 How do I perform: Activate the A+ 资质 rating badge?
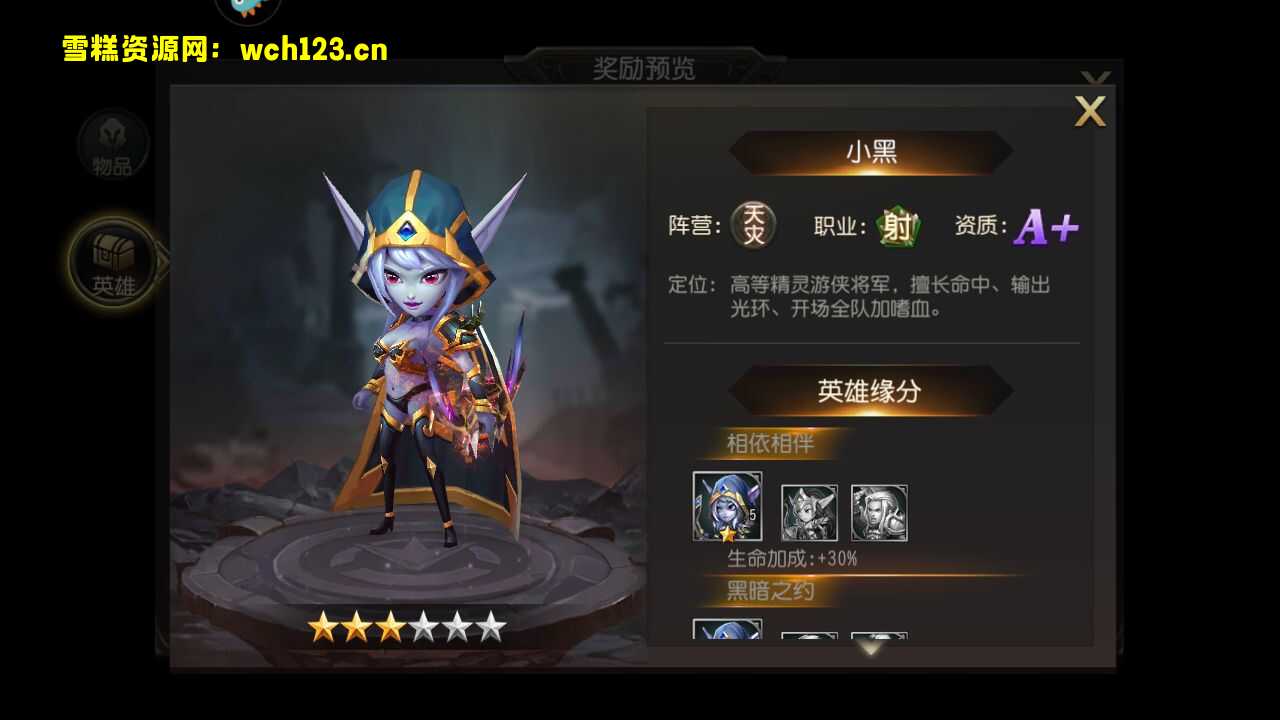(1043, 227)
